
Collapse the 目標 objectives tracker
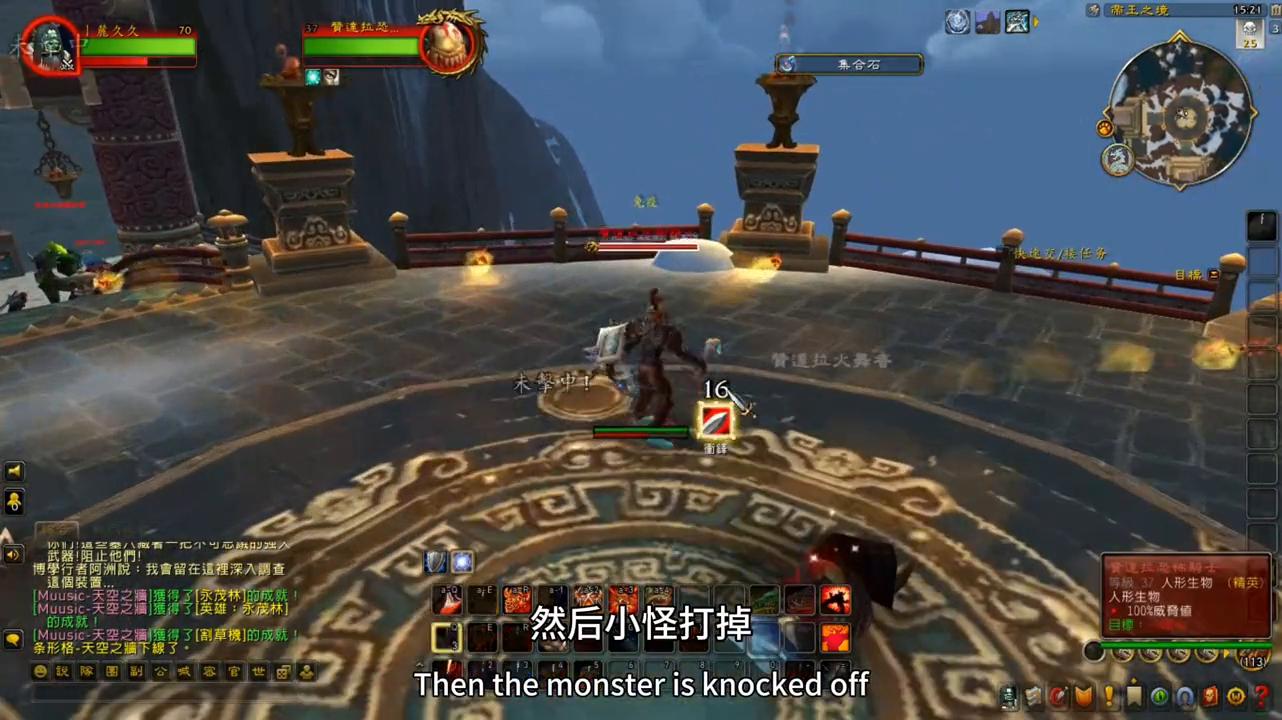pyautogui.click(x=1213, y=275)
